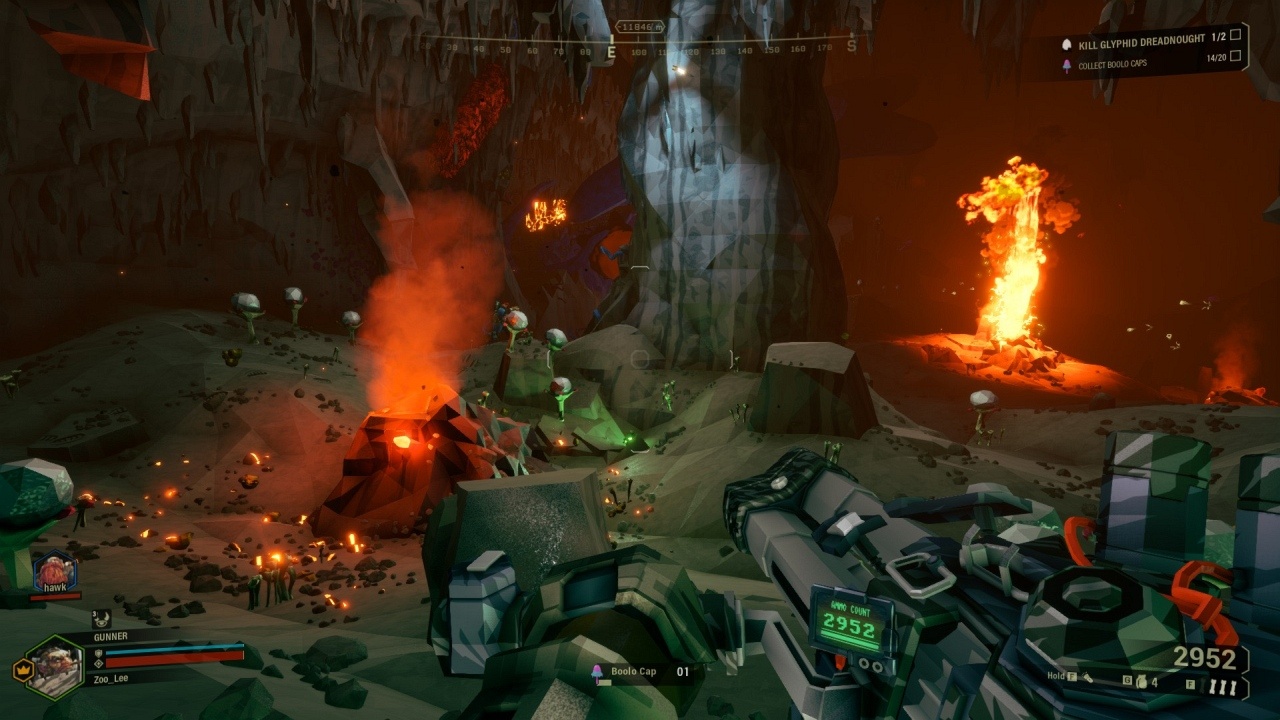Select the horned perk icon above Gunner
This screenshot has height=720, width=1280.
click(100, 620)
